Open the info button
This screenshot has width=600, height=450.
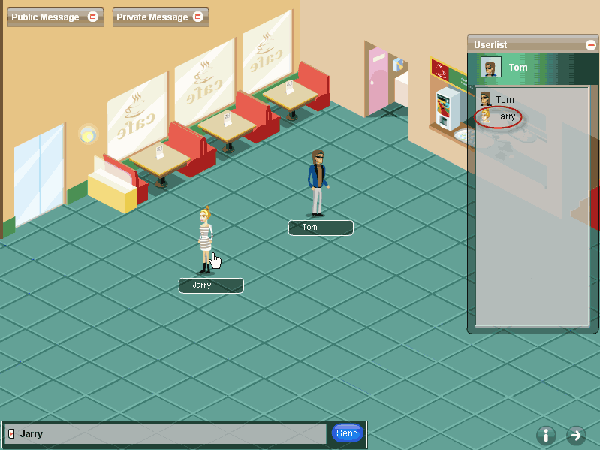coord(546,435)
